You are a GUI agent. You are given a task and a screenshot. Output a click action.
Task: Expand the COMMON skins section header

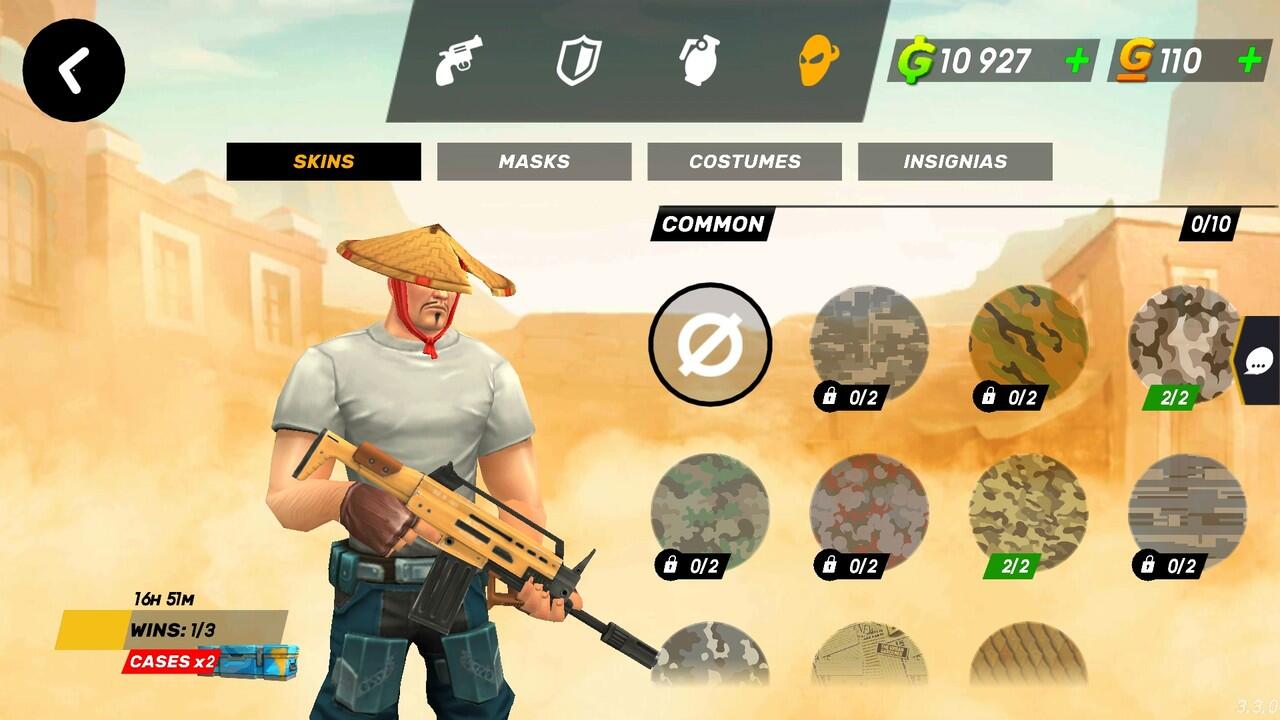(x=711, y=226)
